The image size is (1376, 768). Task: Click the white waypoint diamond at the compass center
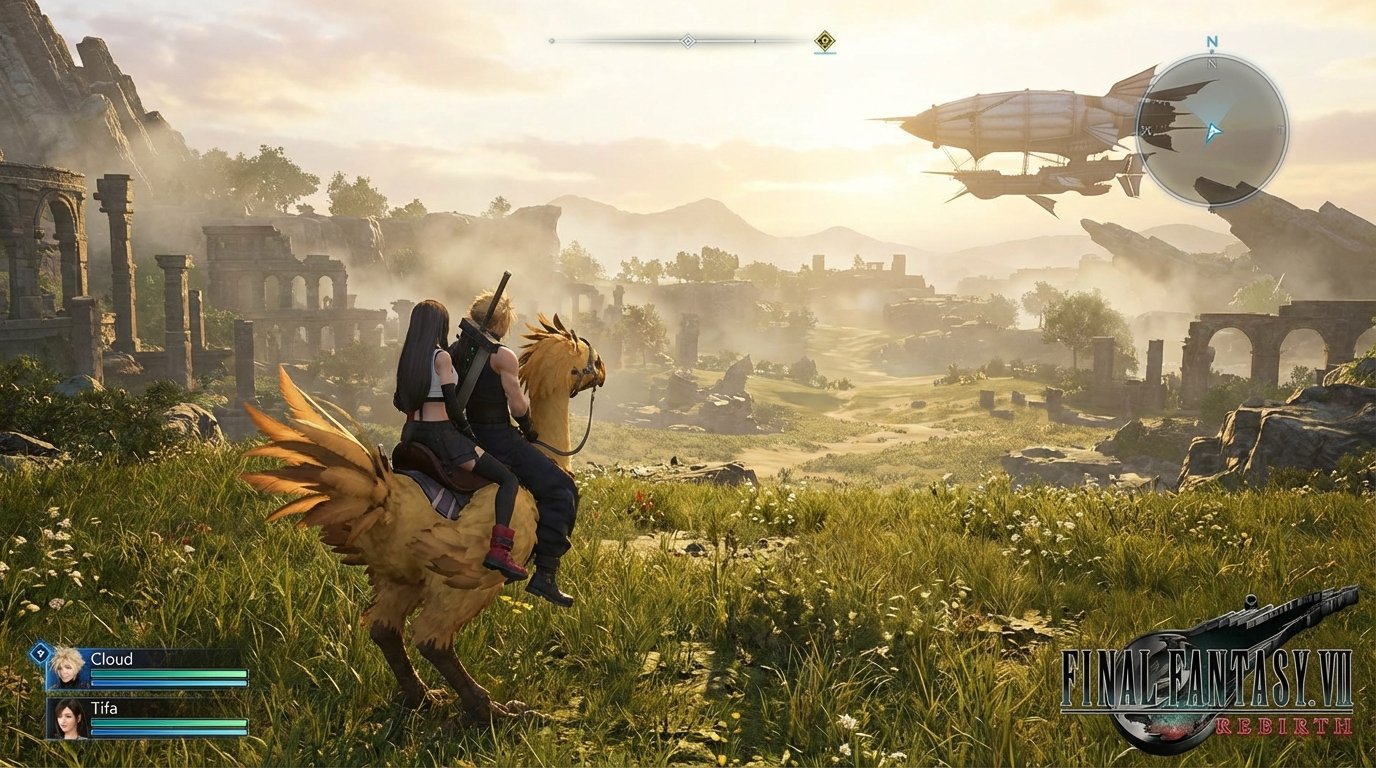pos(688,41)
